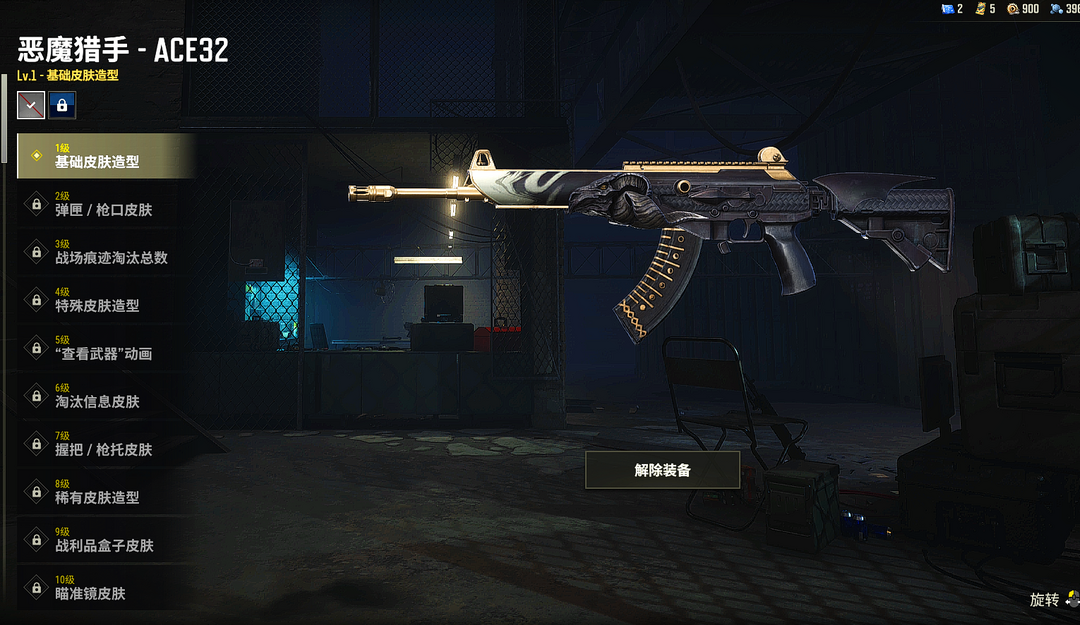Viewport: 1080px width, 625px height.
Task: Select the checked no-color swatch
Action: point(31,104)
